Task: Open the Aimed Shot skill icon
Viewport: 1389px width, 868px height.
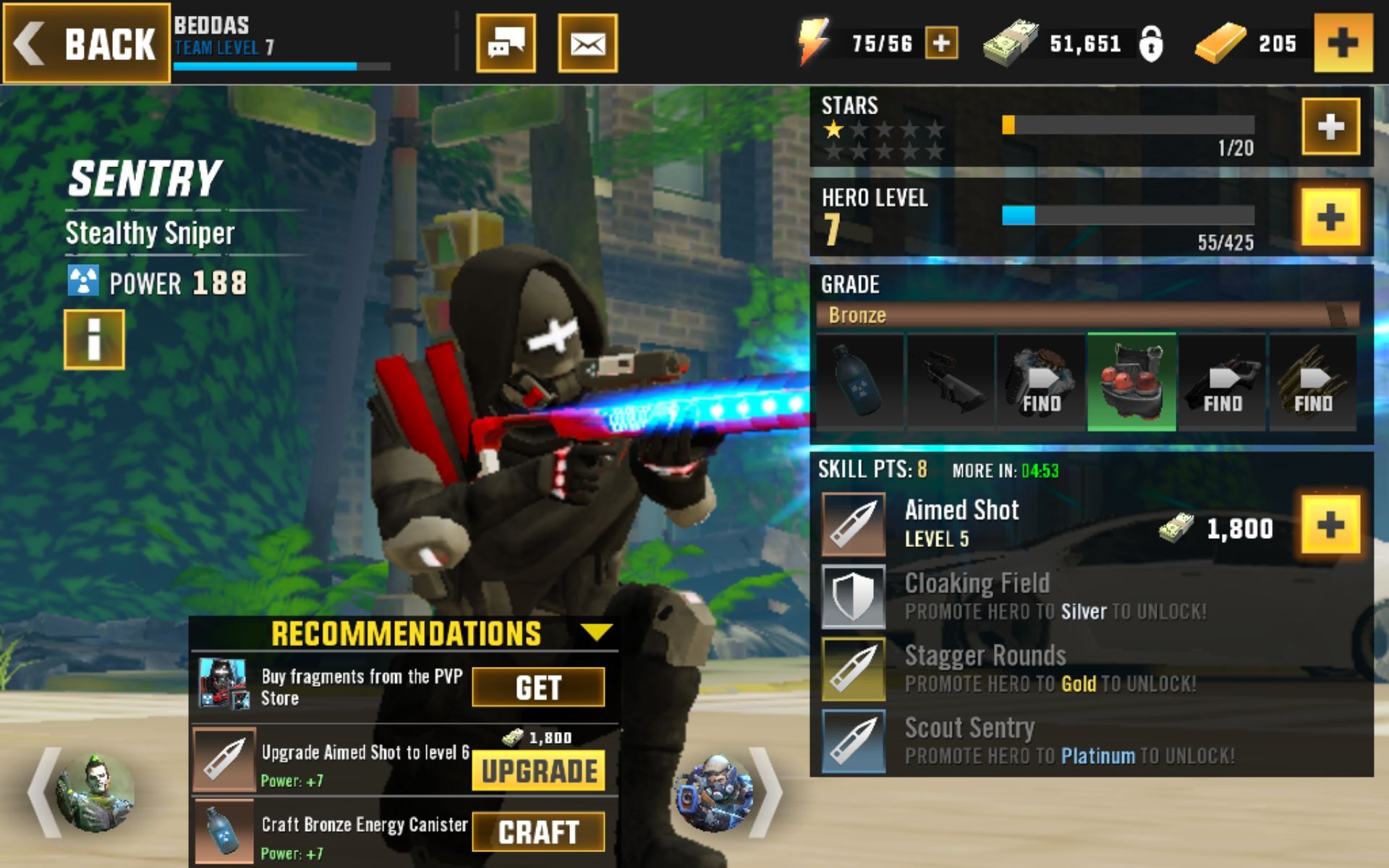Action: (854, 521)
